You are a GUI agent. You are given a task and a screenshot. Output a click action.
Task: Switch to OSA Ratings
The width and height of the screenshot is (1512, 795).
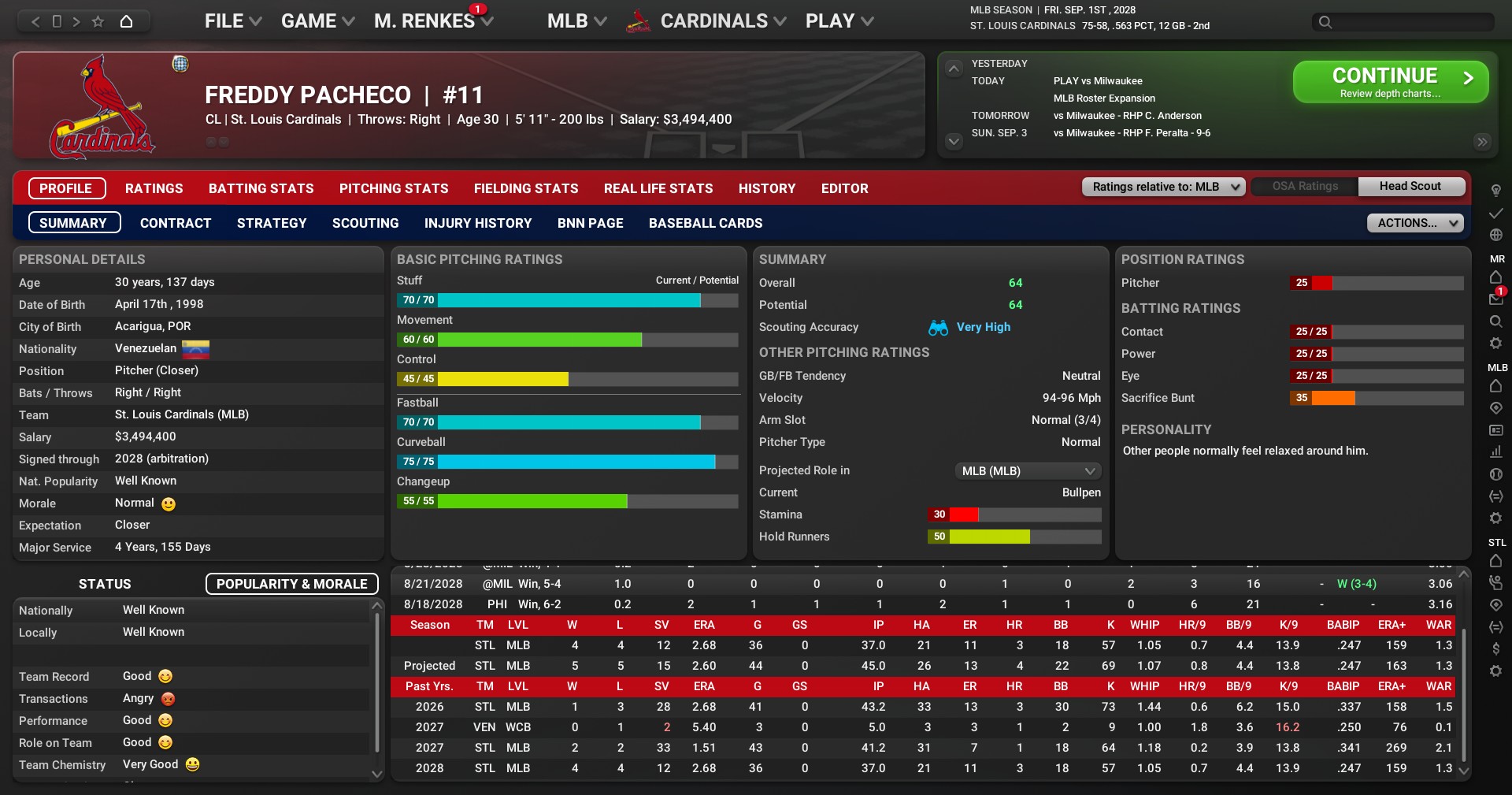coord(1305,187)
